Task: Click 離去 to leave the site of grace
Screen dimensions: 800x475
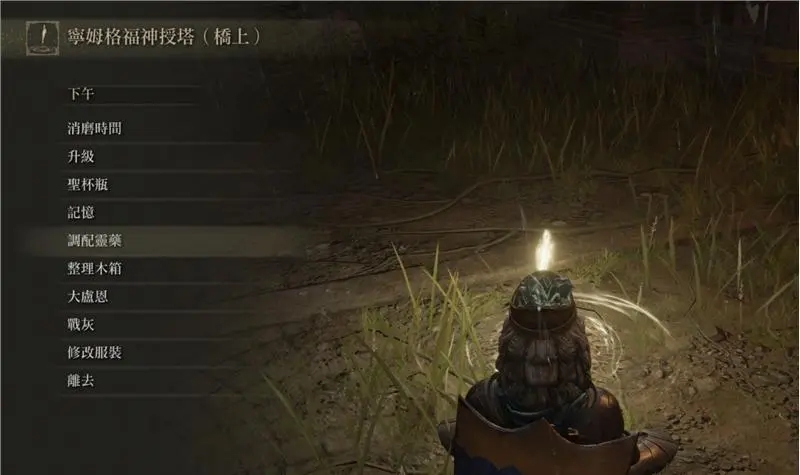Action: (x=81, y=381)
